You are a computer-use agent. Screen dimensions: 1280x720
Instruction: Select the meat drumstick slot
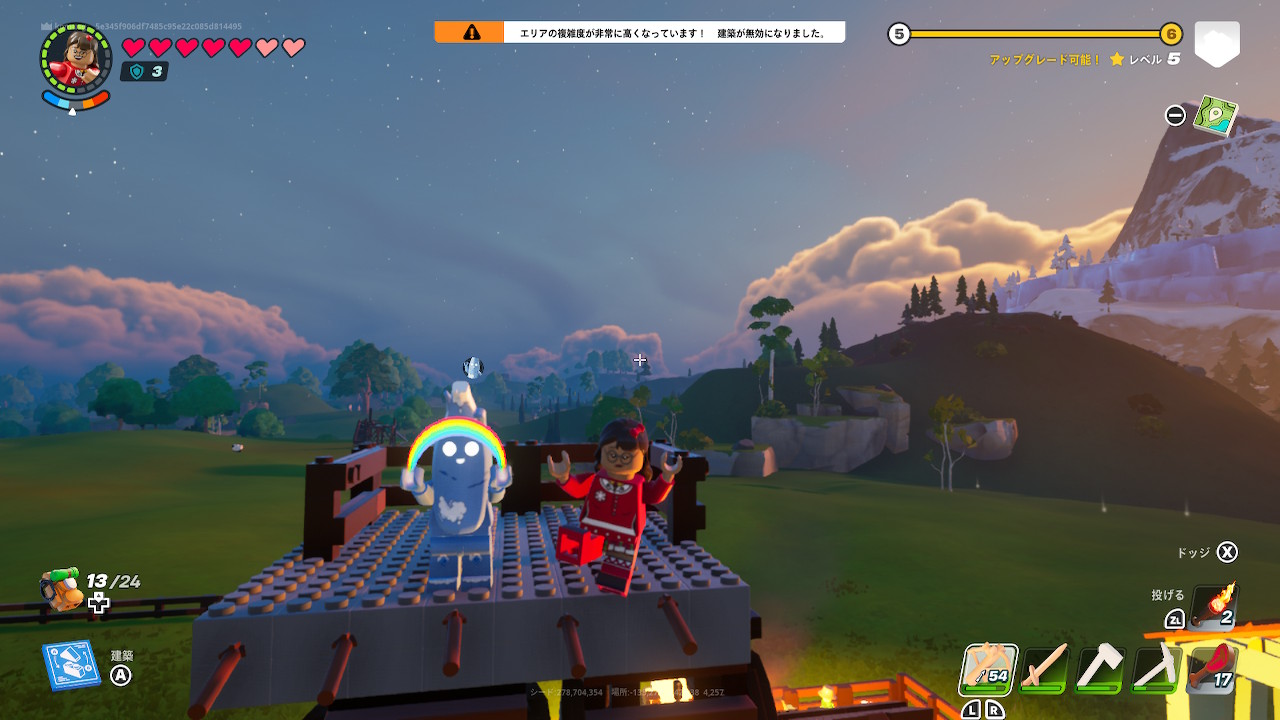[1212, 668]
